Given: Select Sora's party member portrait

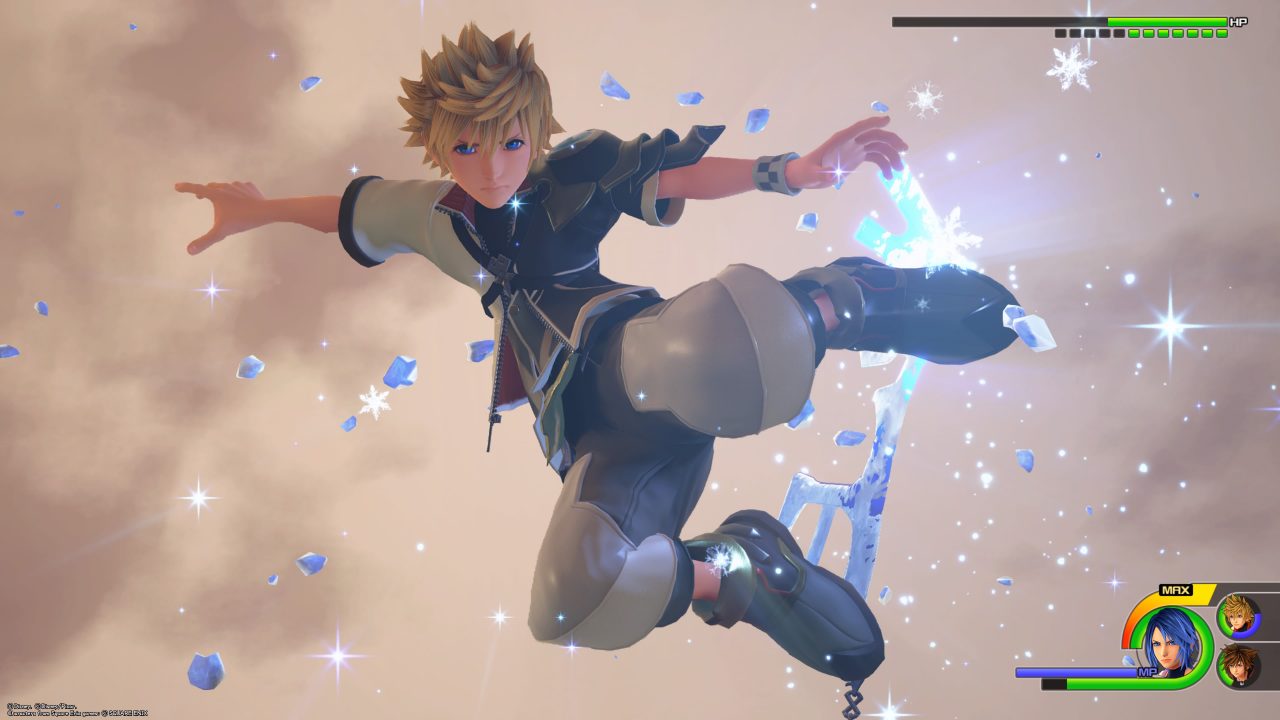Looking at the screenshot, I should coord(1238,667).
